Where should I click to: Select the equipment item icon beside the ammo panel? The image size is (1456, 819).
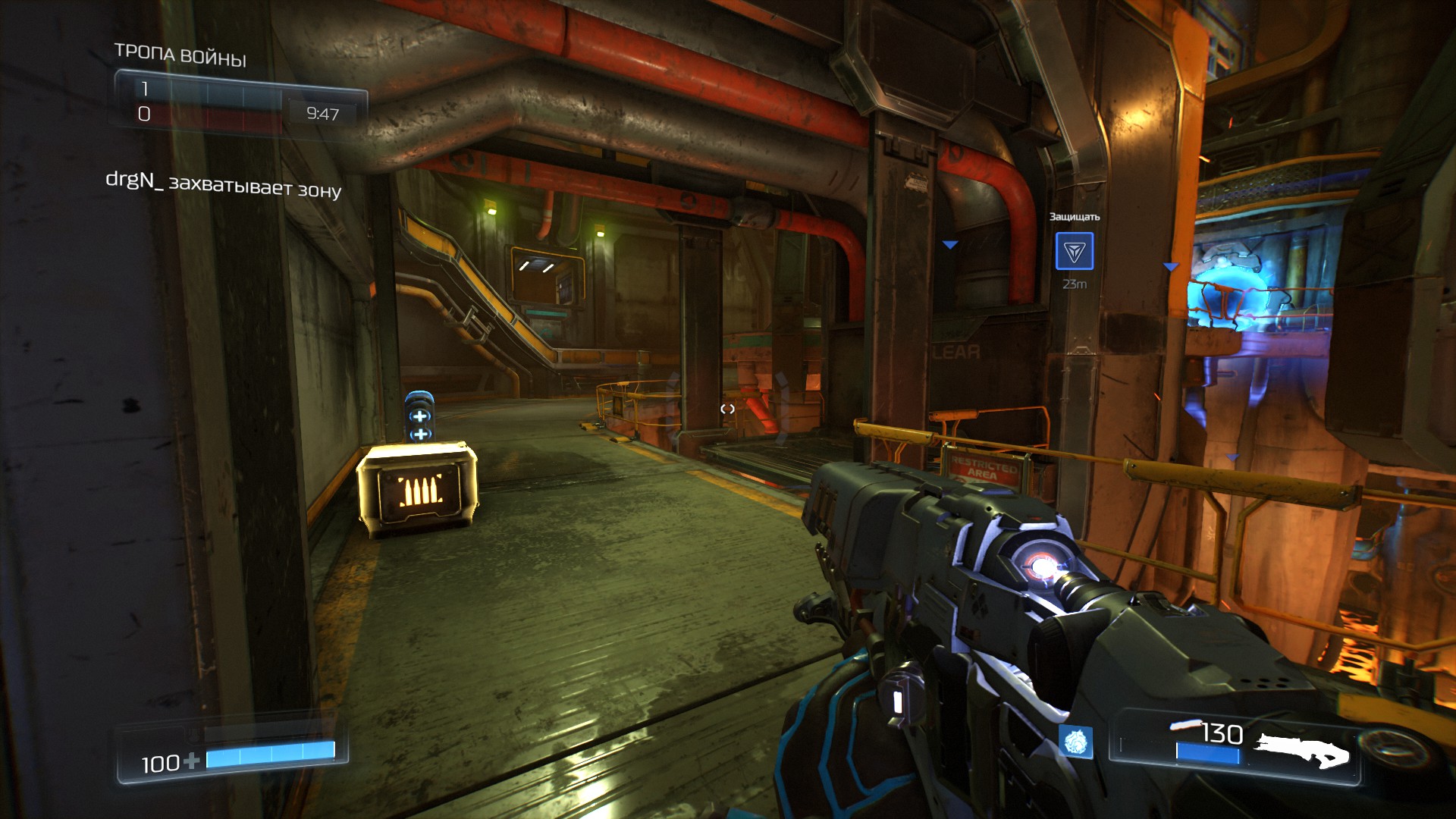(x=1075, y=741)
